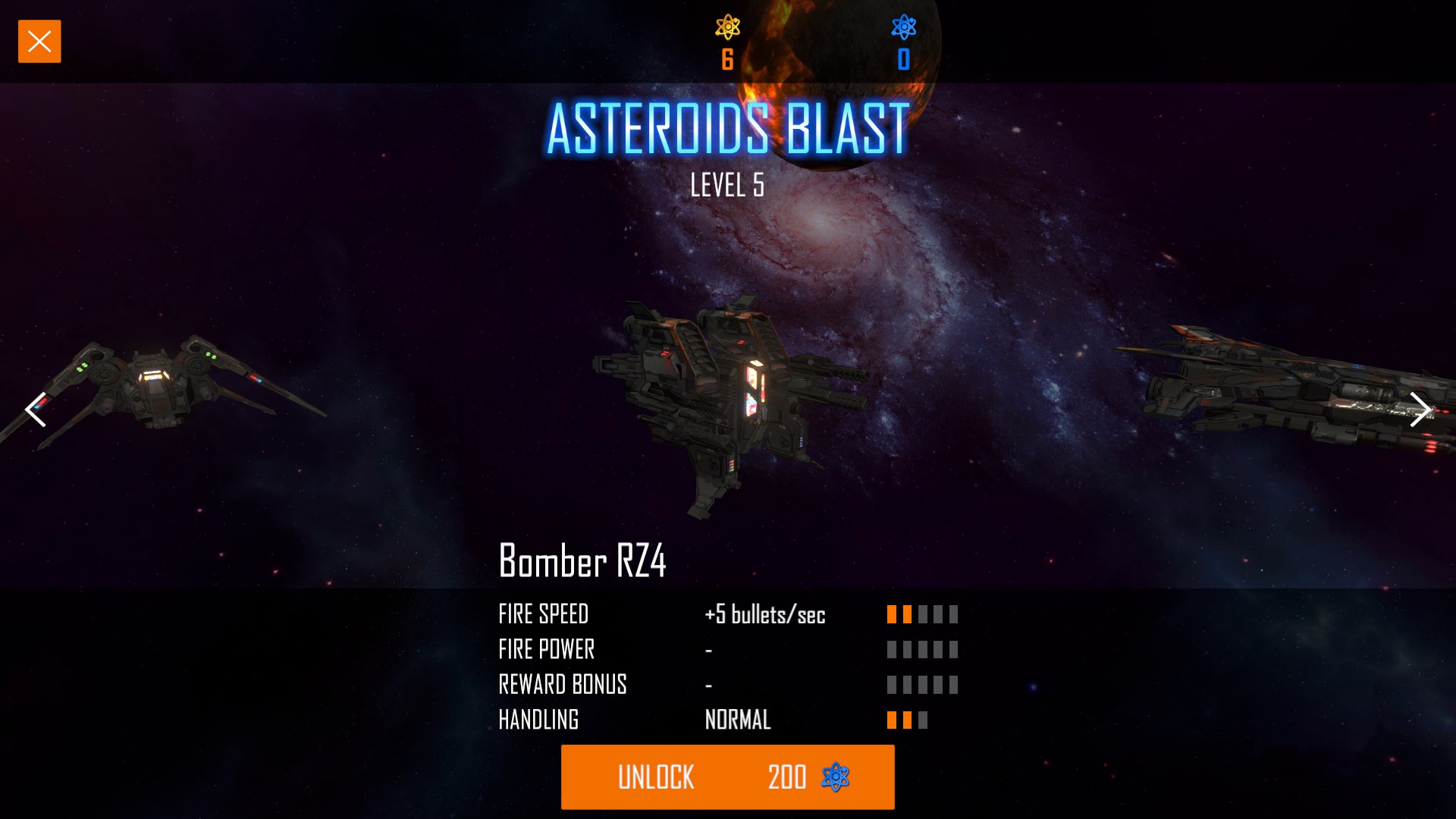Screen dimensions: 1456x819
Task: Unlock Bomber RZ4 for 200
Action: point(727,777)
